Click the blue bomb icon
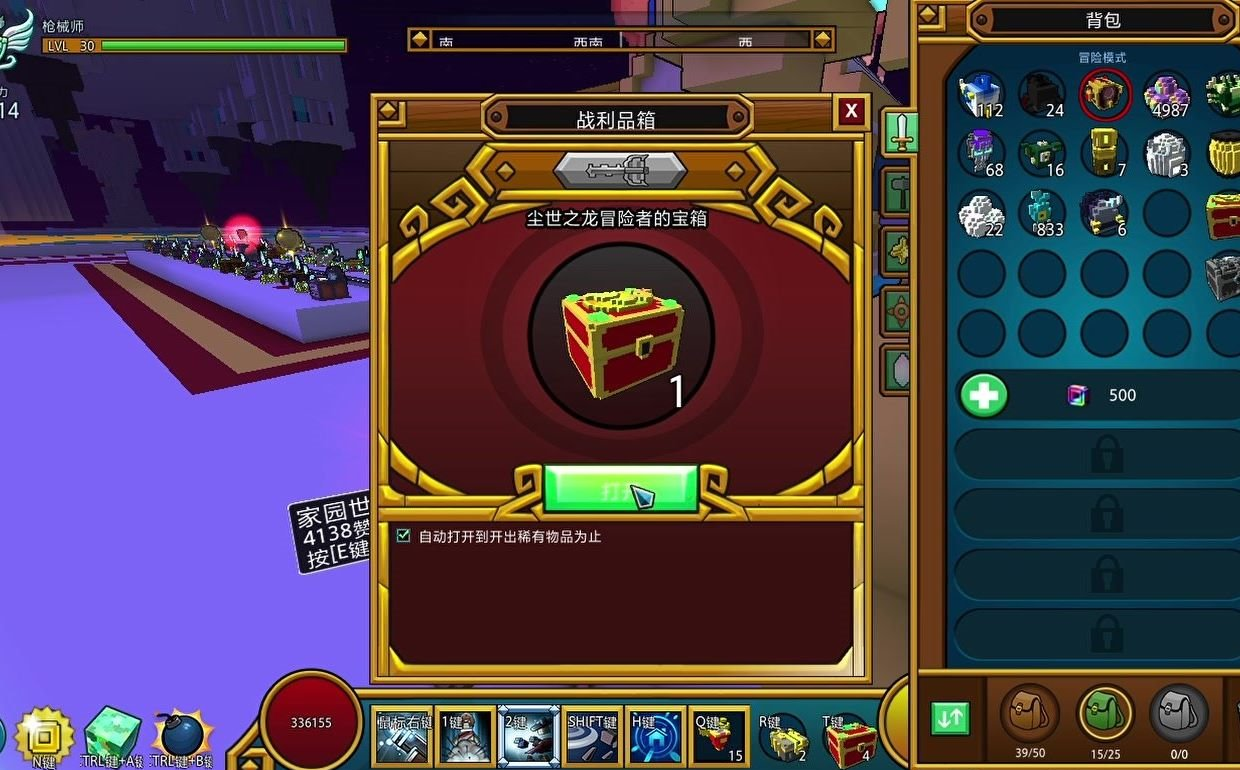The image size is (1240, 770). pos(182,735)
